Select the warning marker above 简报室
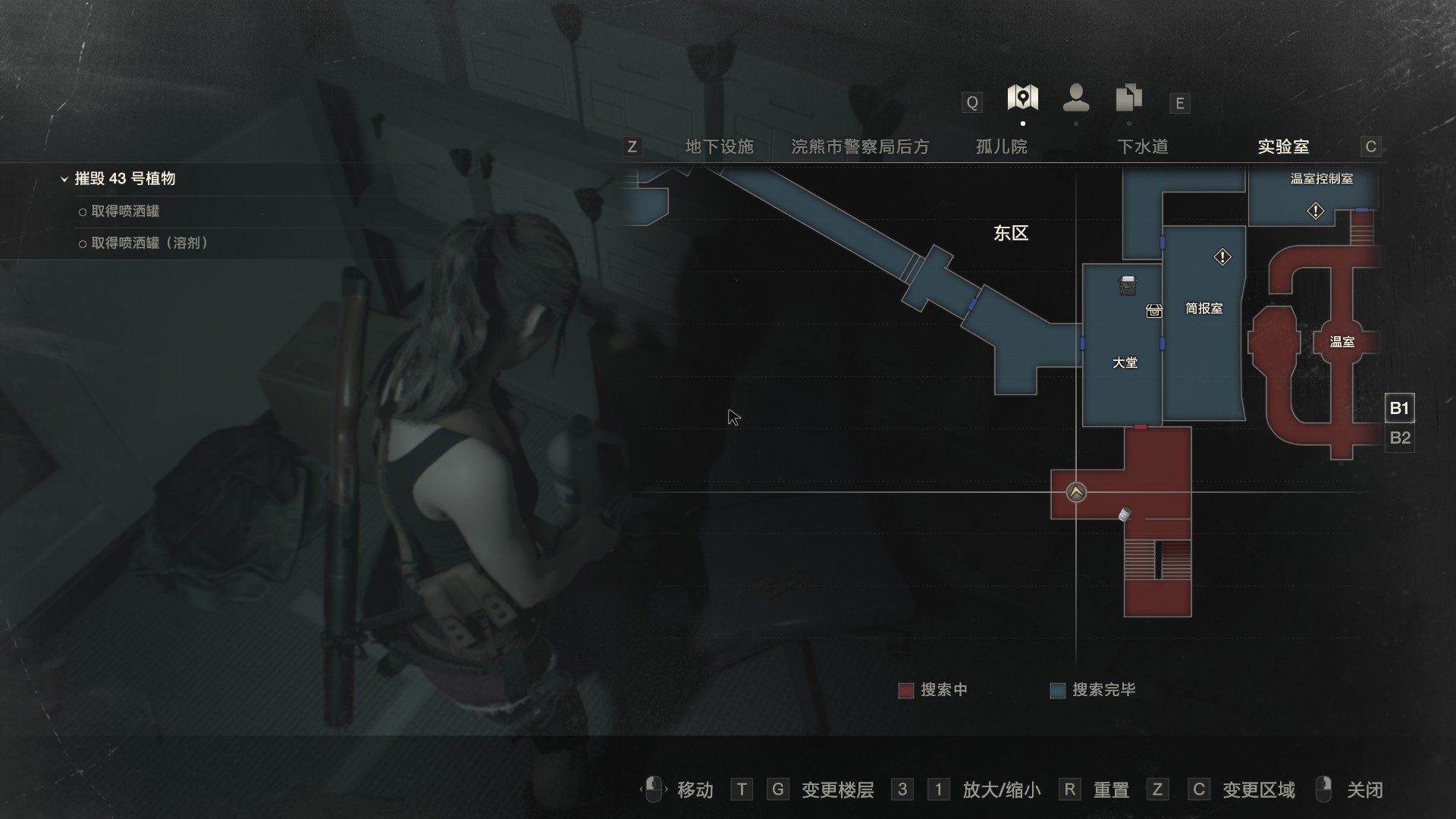1456x819 pixels. click(x=1222, y=258)
